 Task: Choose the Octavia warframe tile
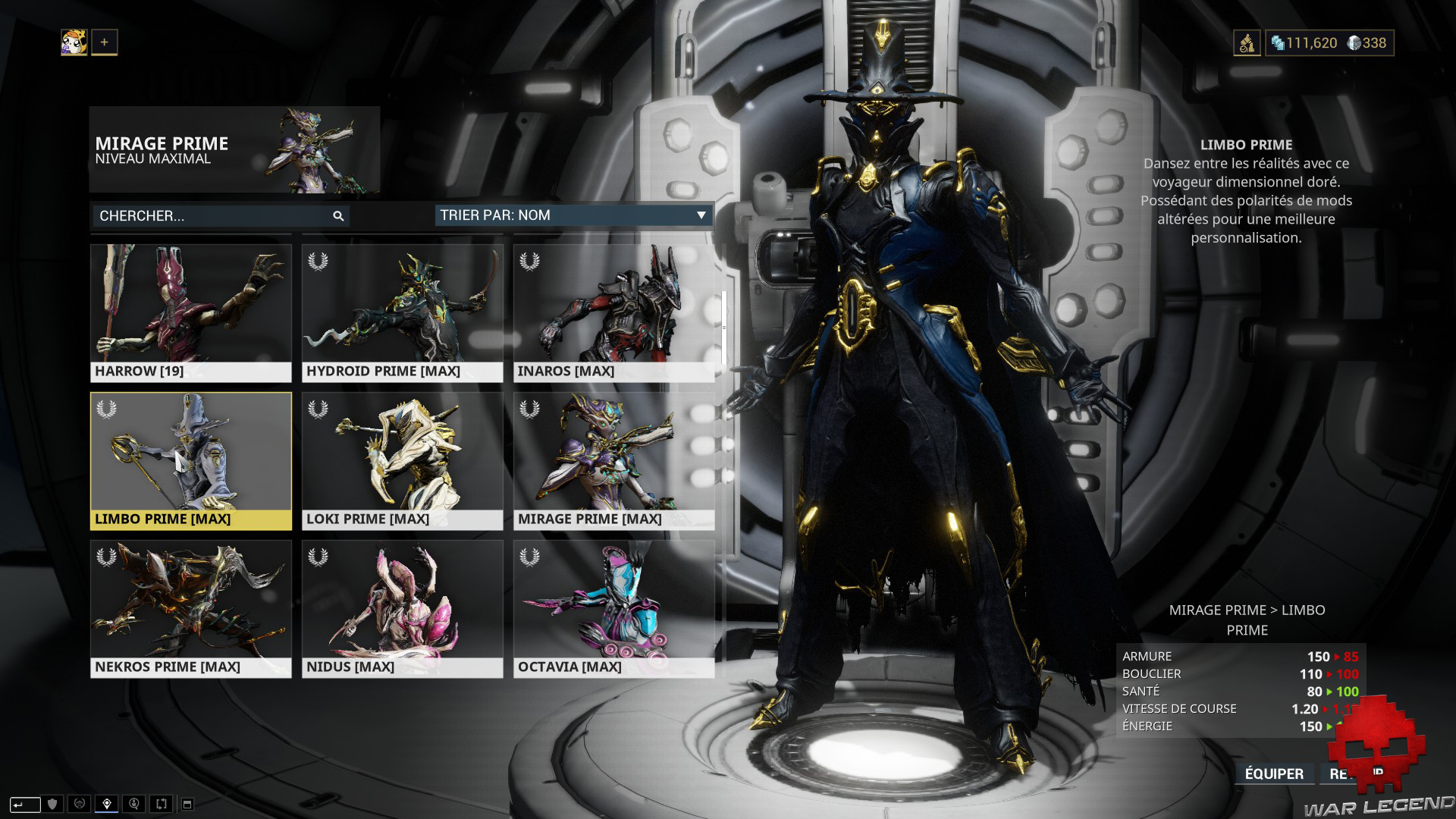[x=613, y=608]
